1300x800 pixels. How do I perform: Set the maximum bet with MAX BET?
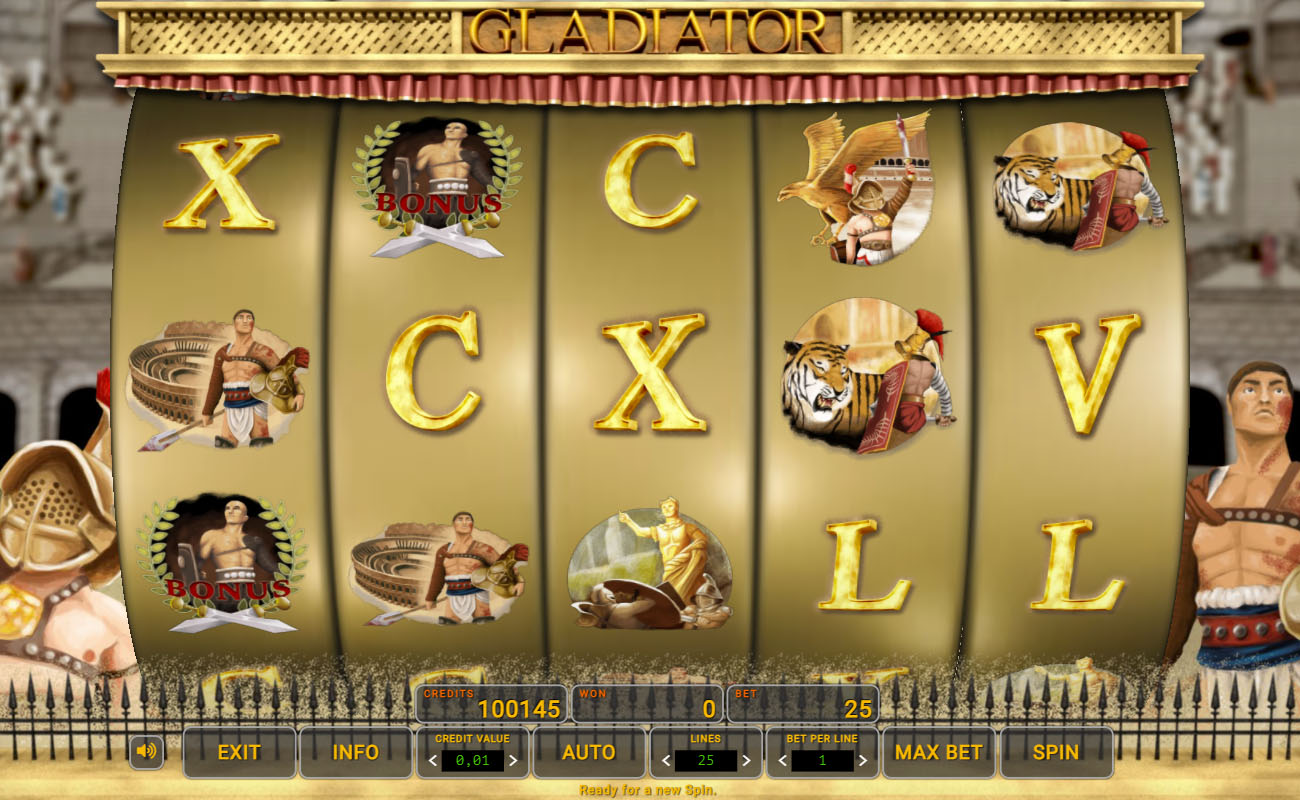[938, 752]
